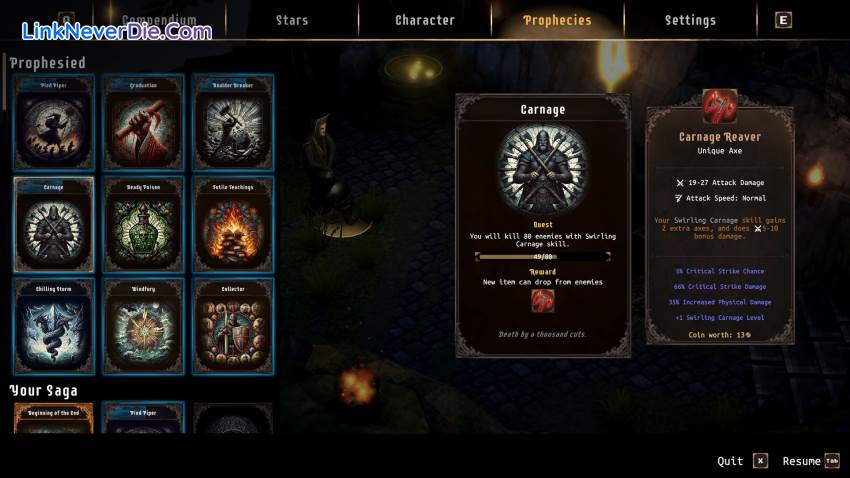Select the Chilling Storm prophecy card
Image resolution: width=850 pixels, height=478 pixels.
pyautogui.click(x=54, y=327)
